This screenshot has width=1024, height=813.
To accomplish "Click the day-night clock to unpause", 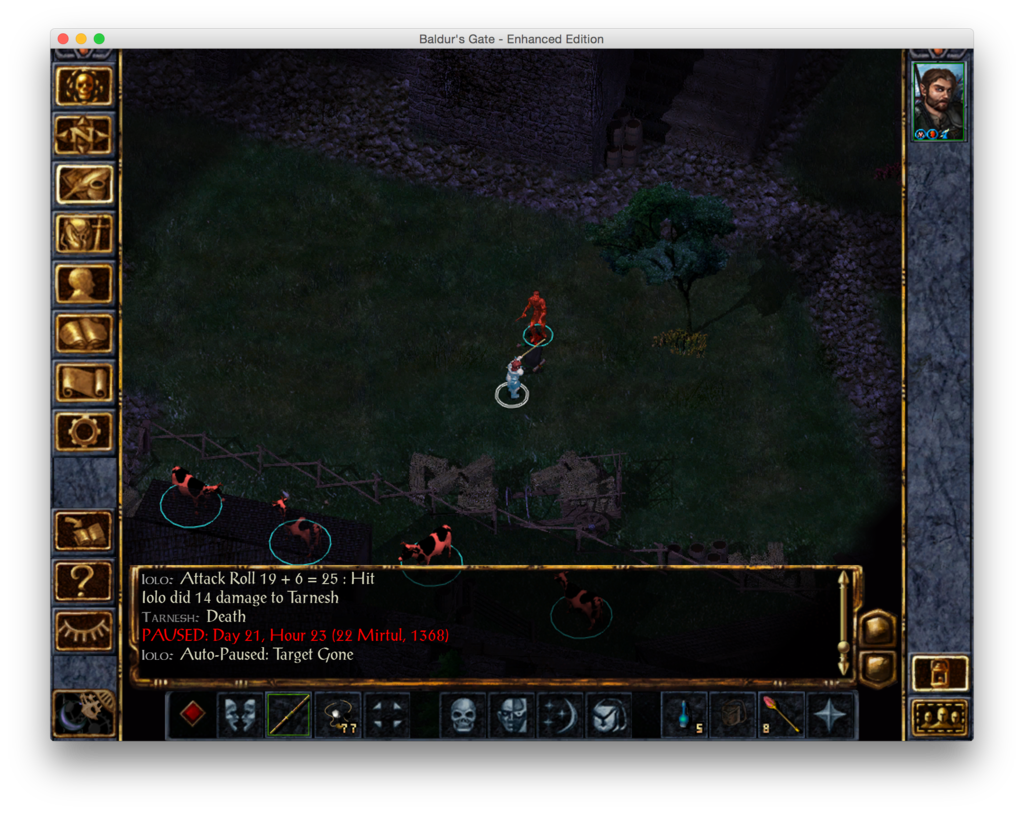I will (x=84, y=710).
